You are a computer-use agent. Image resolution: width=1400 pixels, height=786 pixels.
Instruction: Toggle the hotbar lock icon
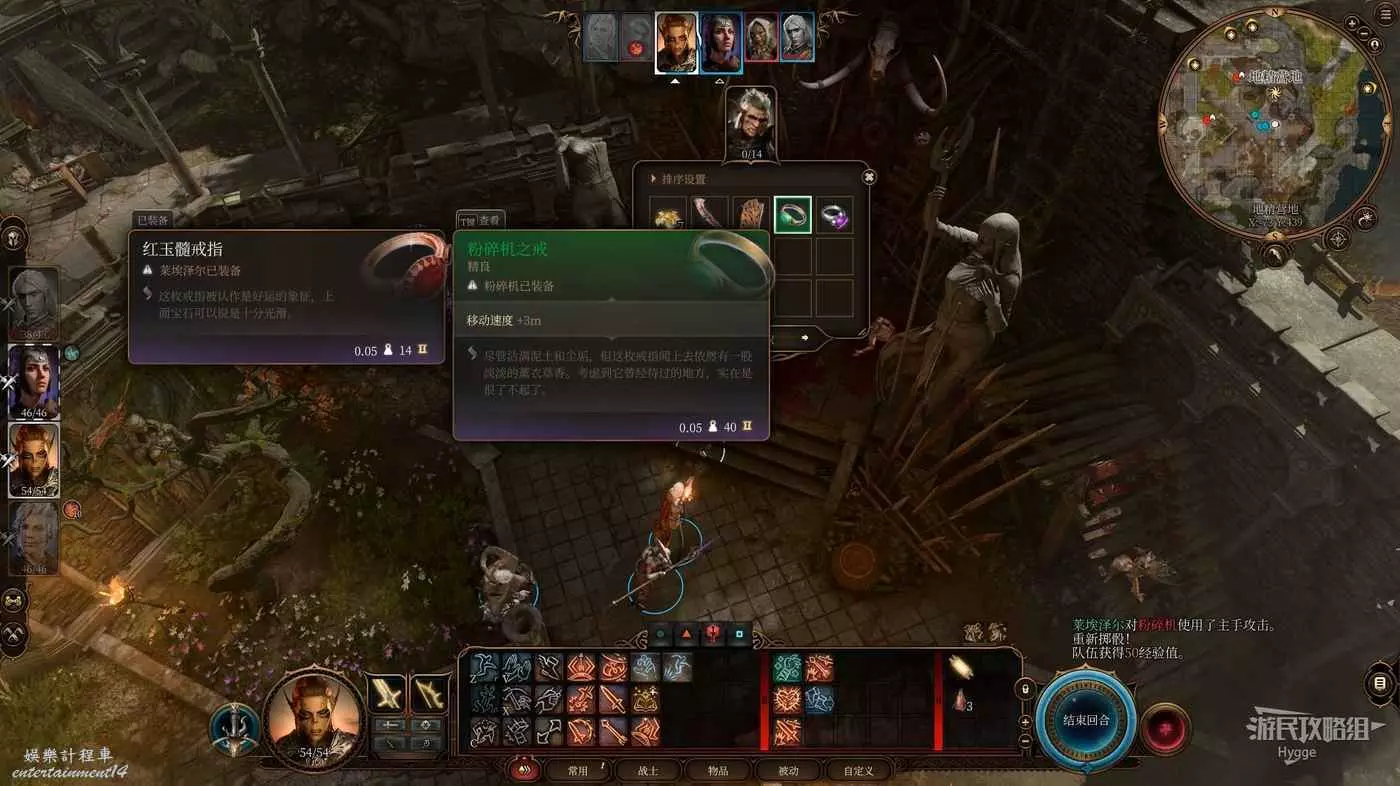pyautogui.click(x=1024, y=689)
